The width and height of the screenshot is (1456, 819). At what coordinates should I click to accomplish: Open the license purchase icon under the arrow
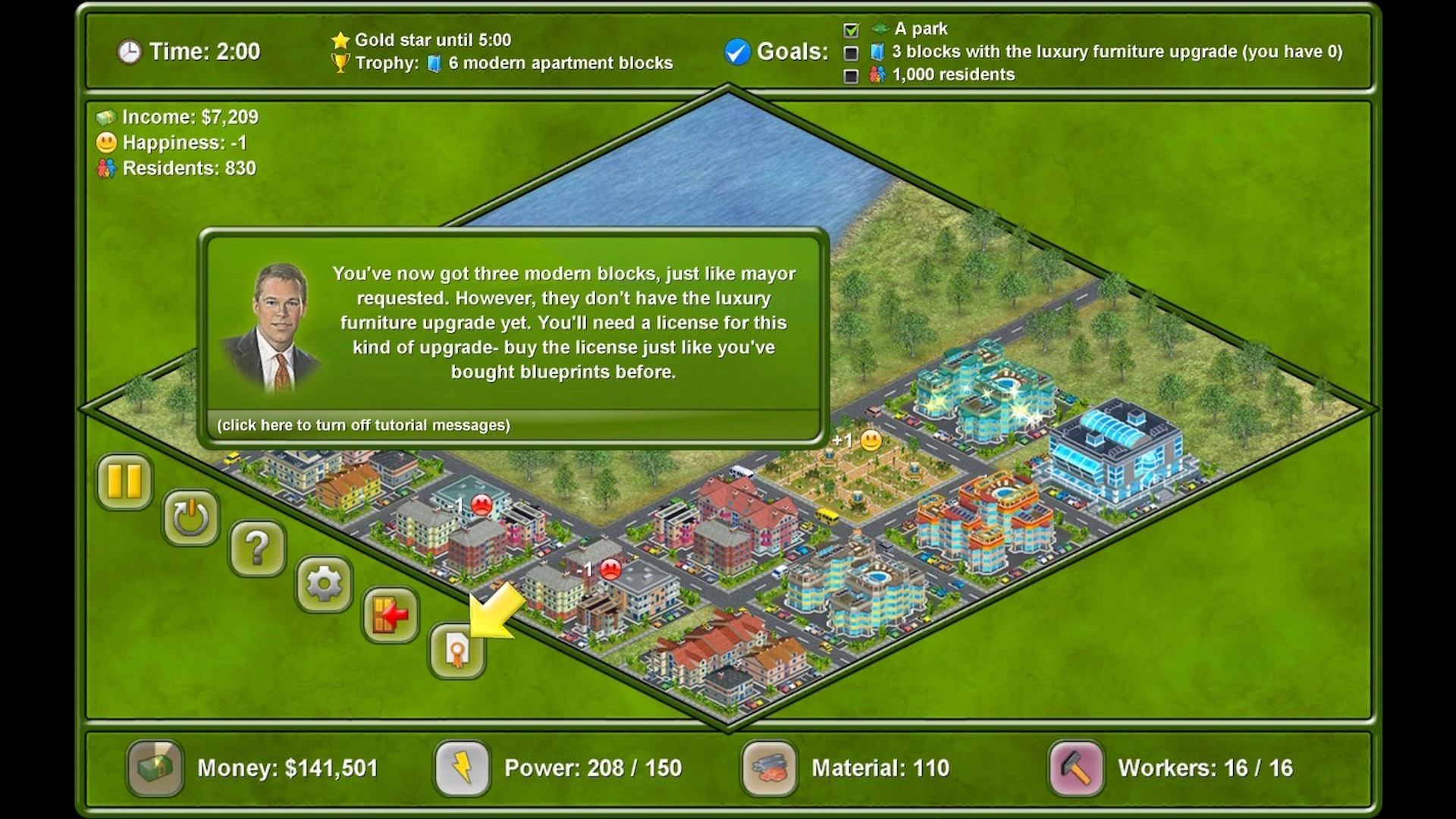pos(457,651)
